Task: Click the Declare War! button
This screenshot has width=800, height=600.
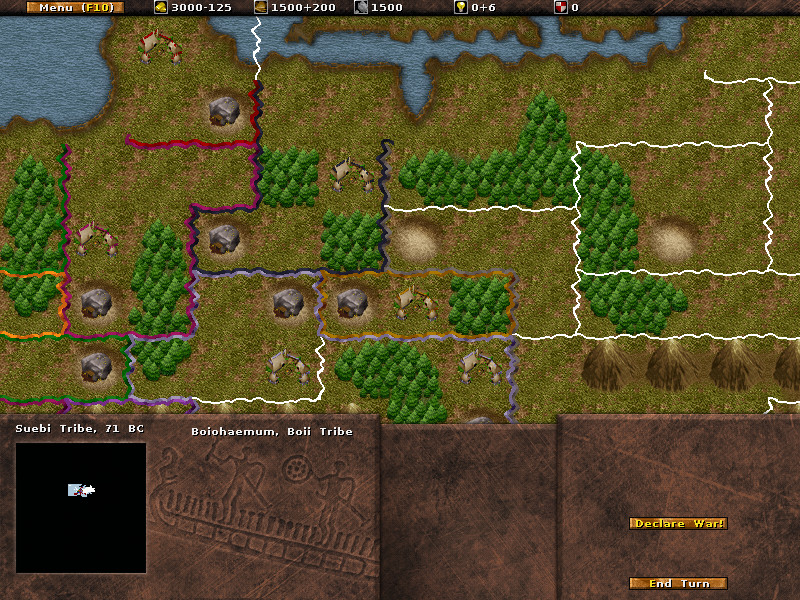Action: pyautogui.click(x=678, y=523)
